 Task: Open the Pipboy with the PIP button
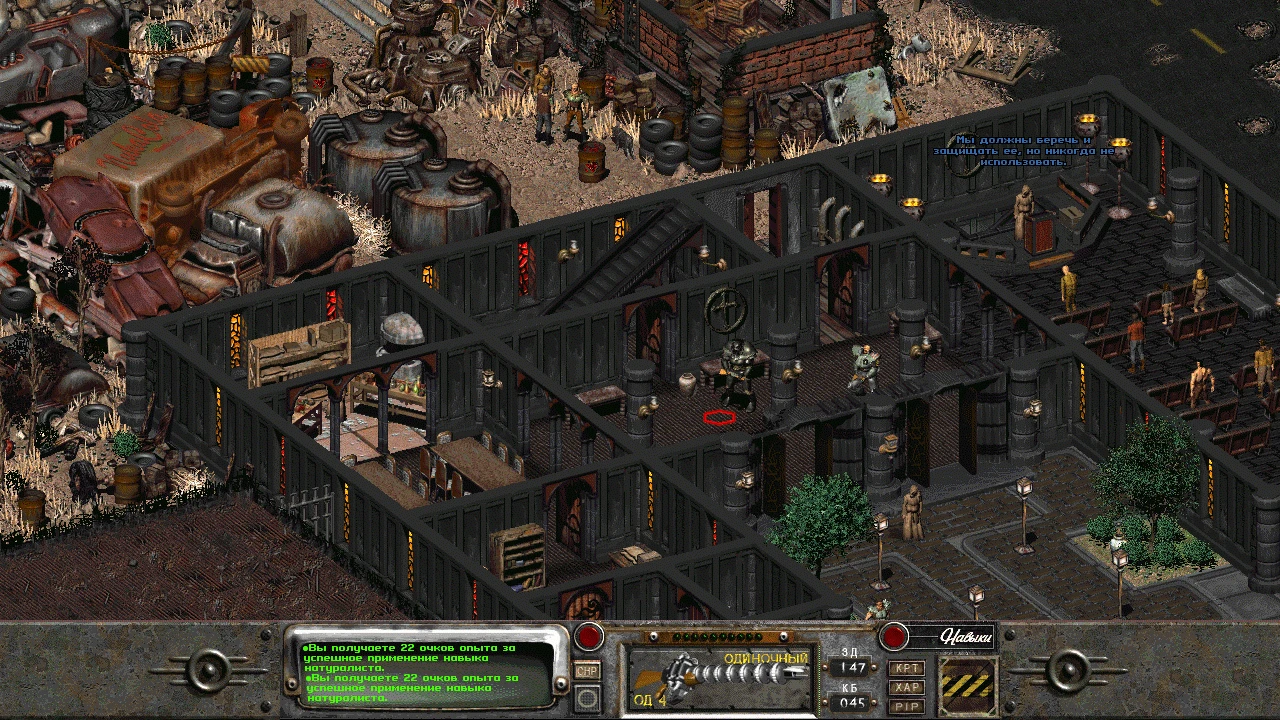pyautogui.click(x=906, y=704)
